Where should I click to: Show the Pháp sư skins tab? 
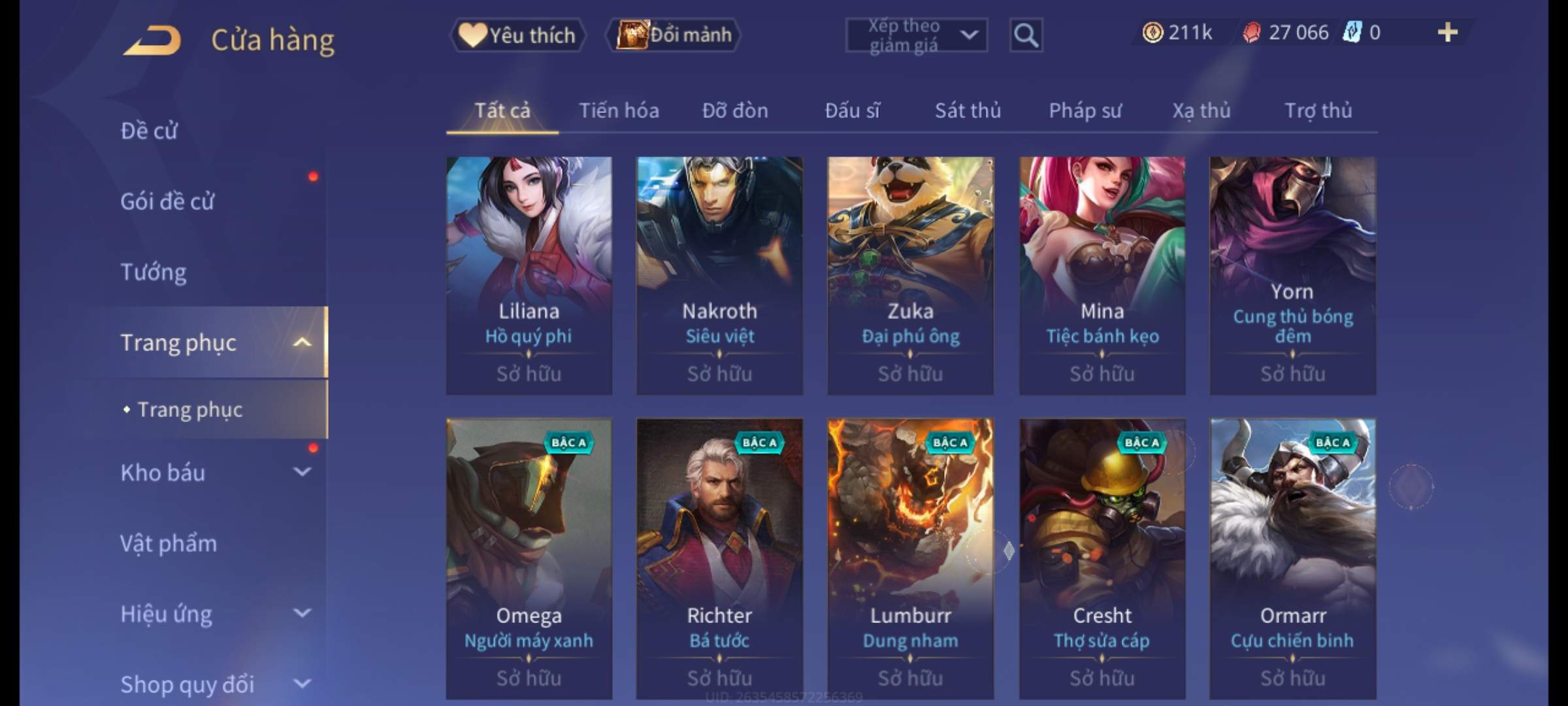(1085, 111)
